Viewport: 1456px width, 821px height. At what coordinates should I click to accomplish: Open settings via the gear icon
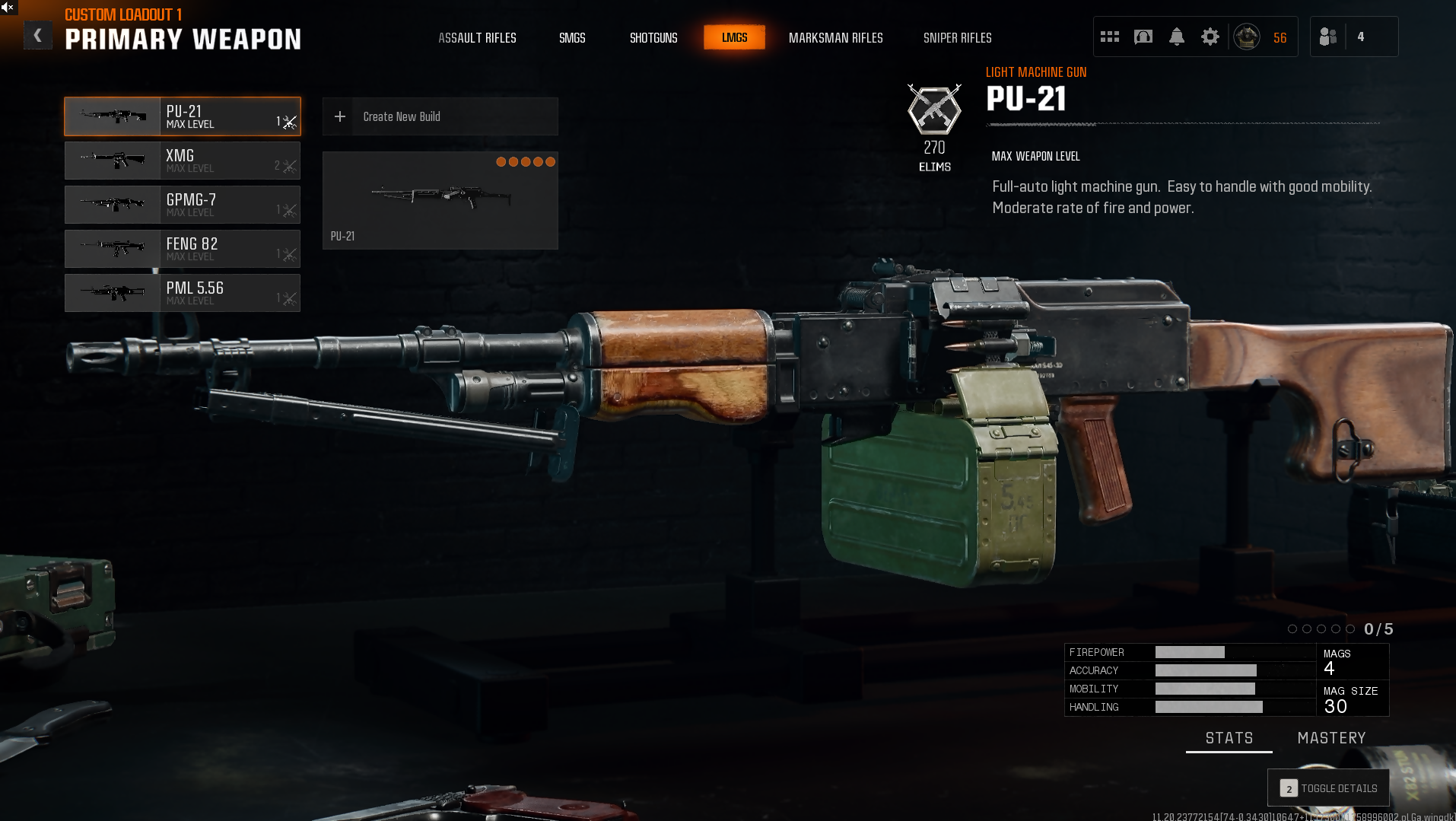[x=1210, y=37]
